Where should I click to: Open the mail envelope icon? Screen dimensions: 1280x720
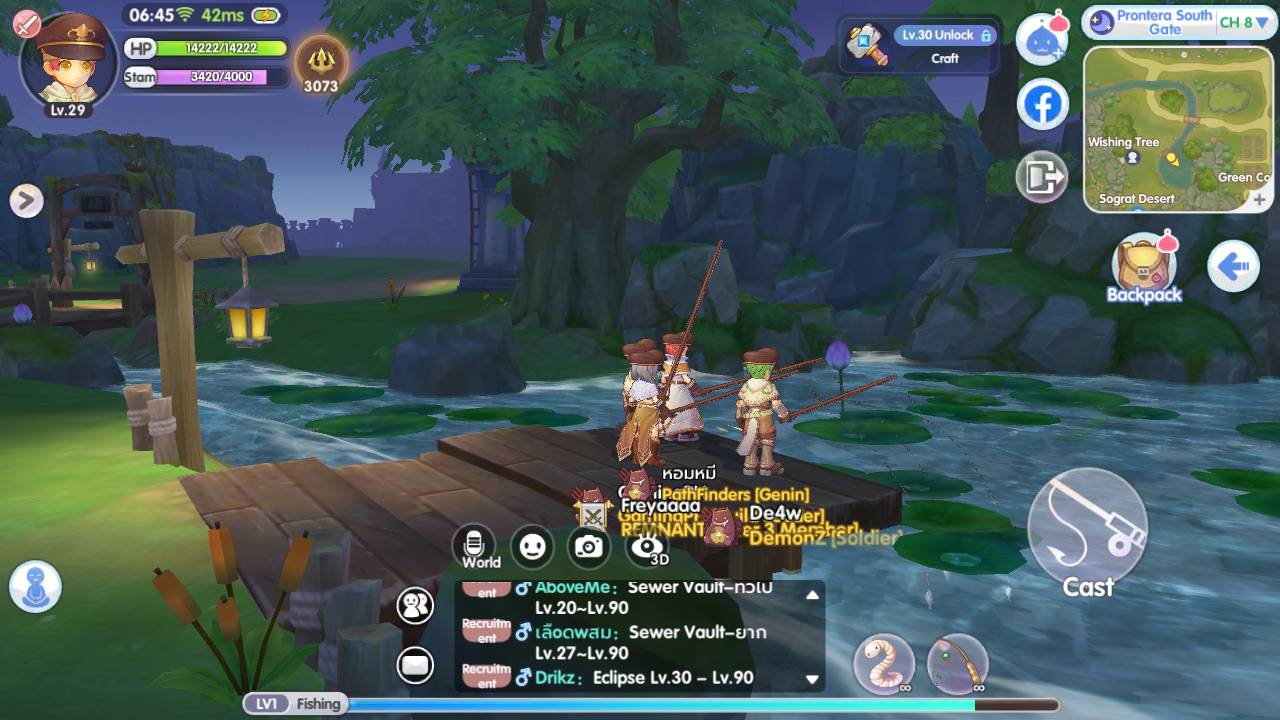(x=415, y=663)
